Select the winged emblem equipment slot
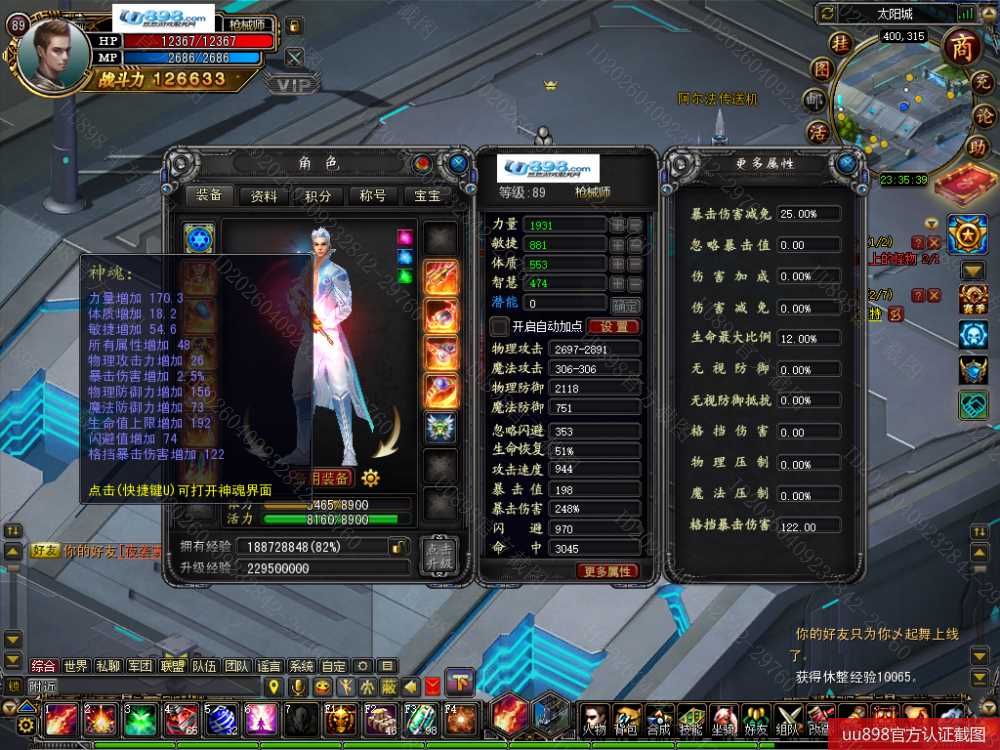1000x750 pixels. pyautogui.click(x=441, y=427)
